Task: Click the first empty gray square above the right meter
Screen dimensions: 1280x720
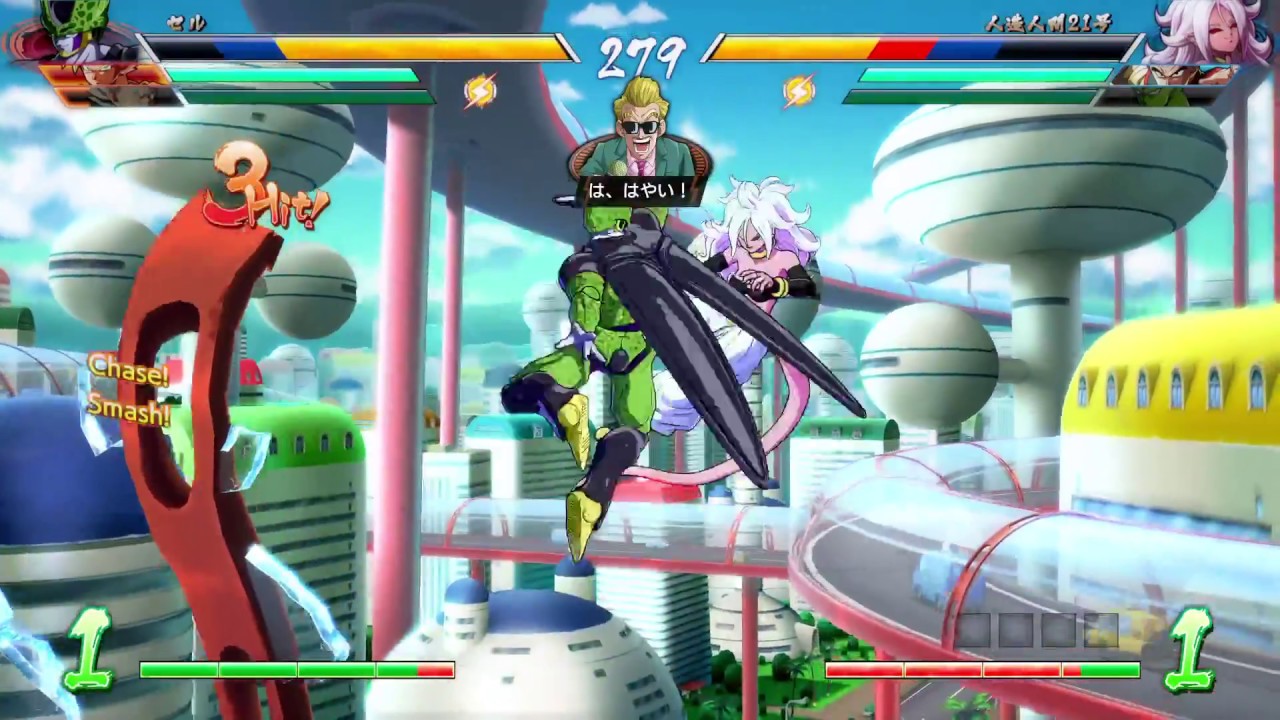Action: [976, 628]
